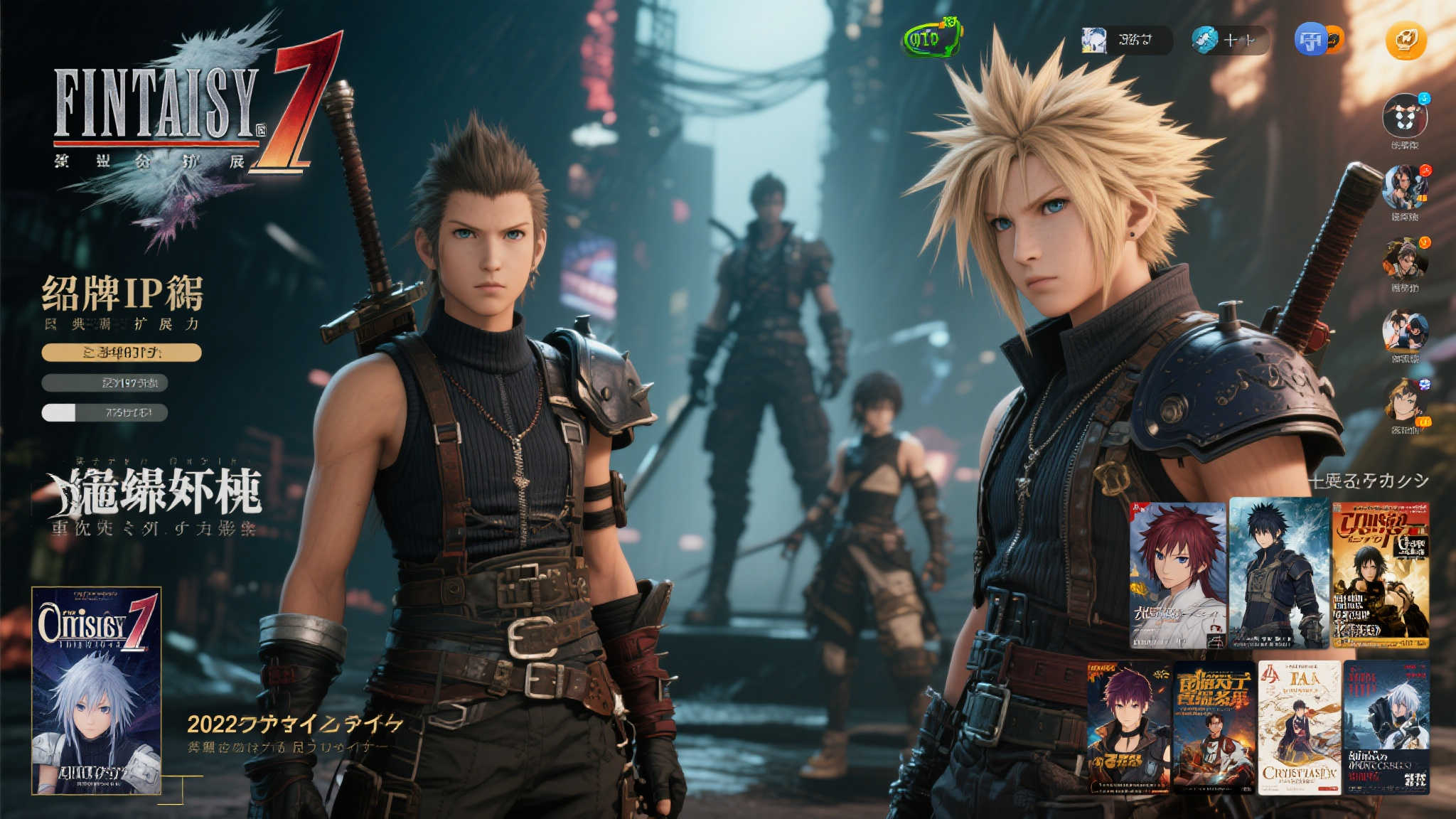
Task: Select the avatar with the red badge
Action: pos(1404,187)
